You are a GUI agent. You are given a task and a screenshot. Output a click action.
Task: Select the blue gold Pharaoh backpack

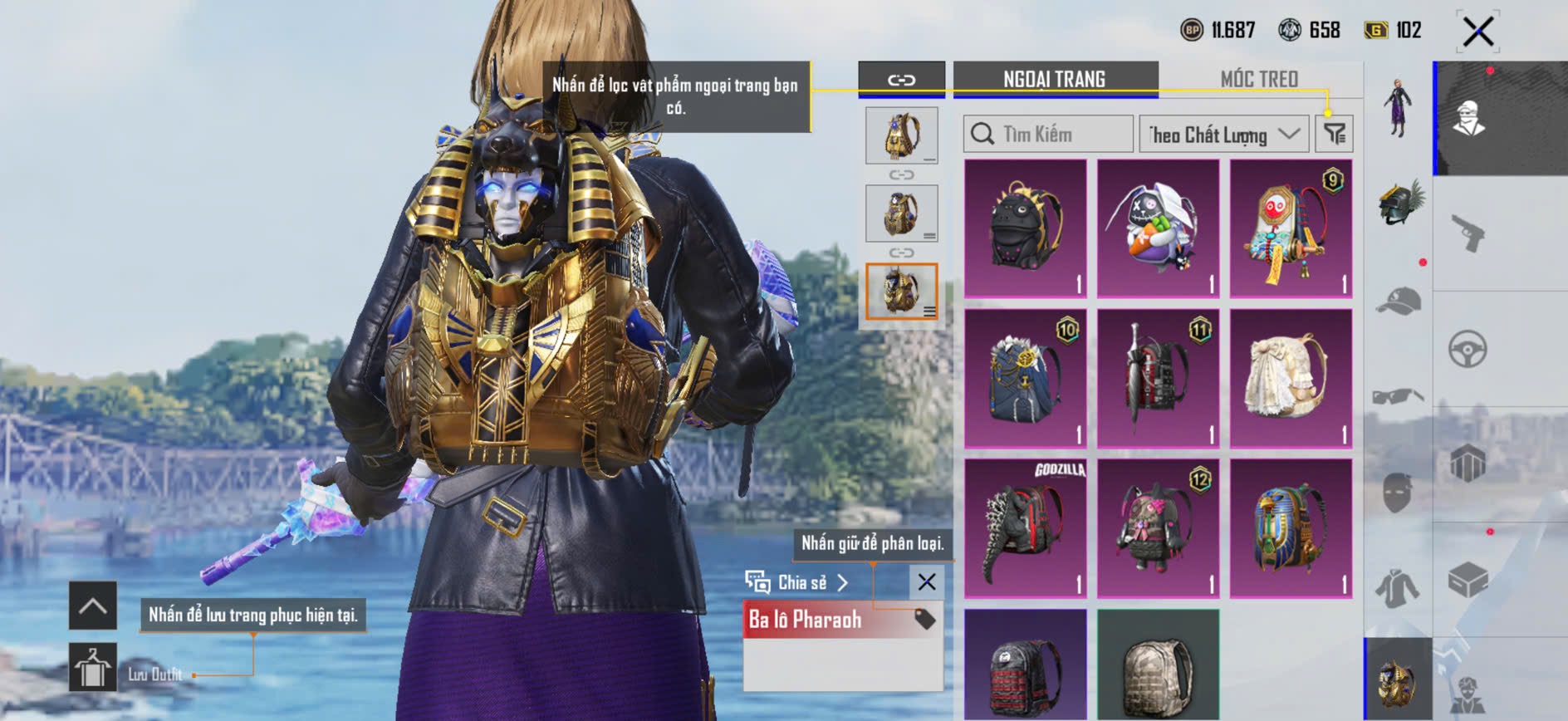point(1291,528)
